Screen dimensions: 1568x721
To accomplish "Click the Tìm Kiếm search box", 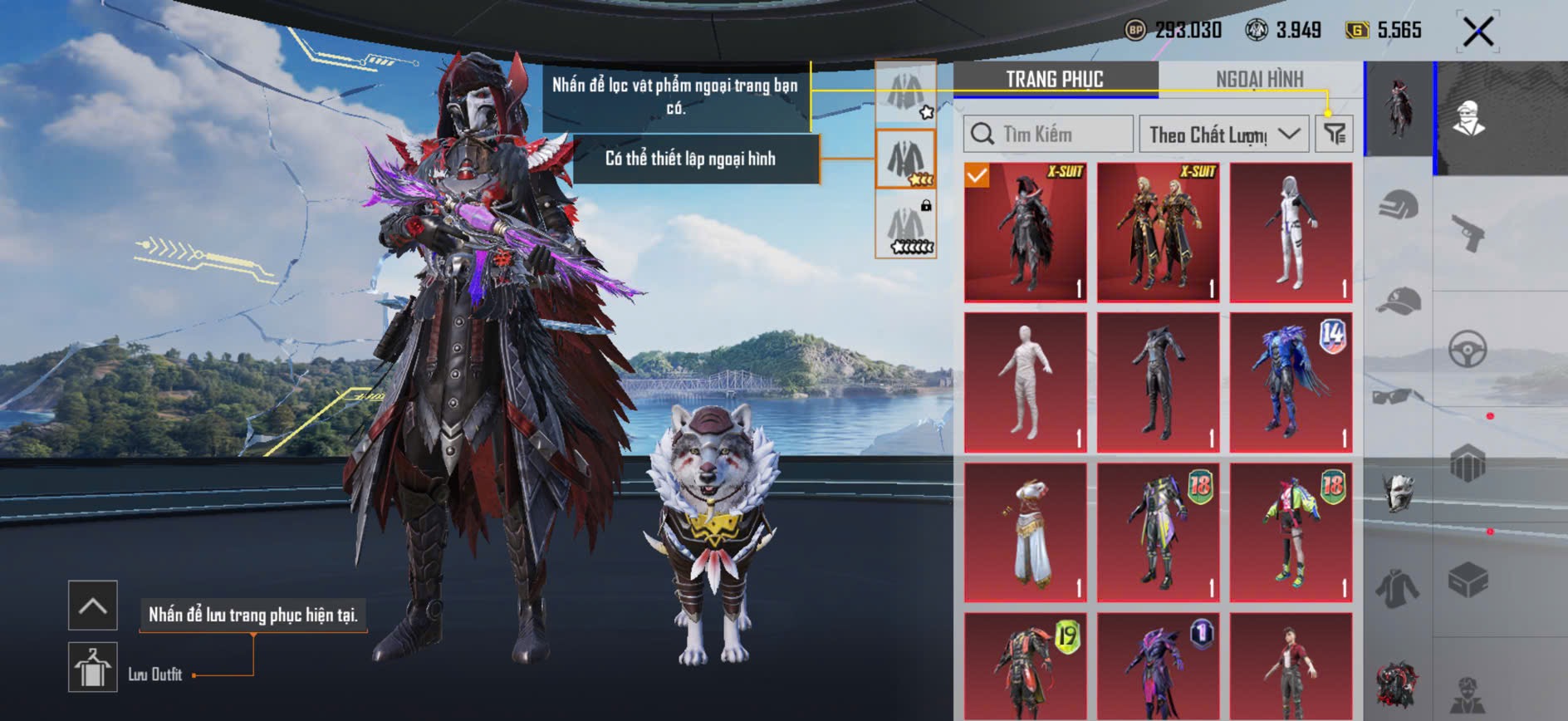I will (x=1048, y=134).
